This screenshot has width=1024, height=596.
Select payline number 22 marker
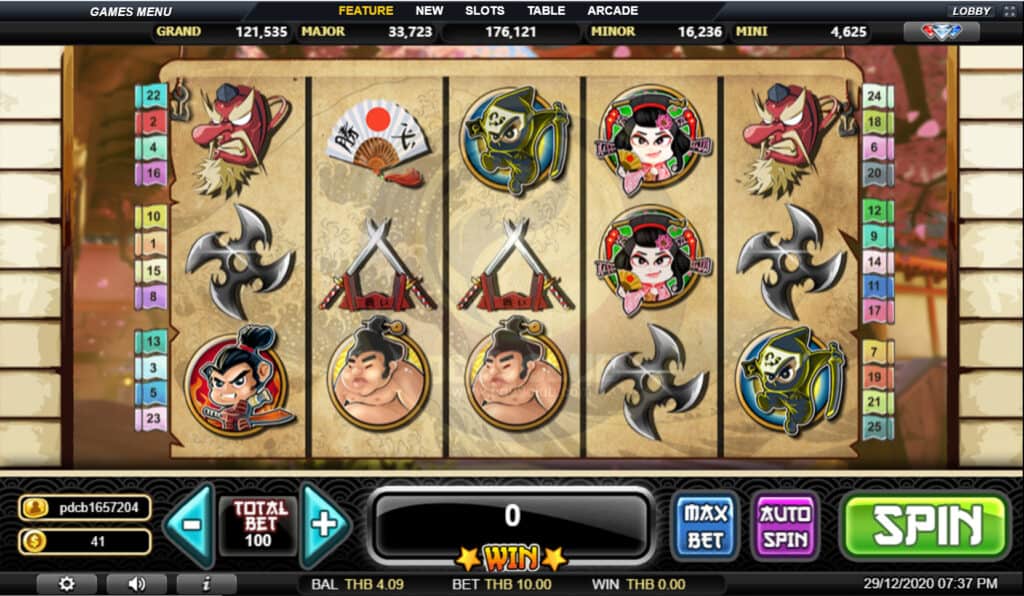click(152, 96)
